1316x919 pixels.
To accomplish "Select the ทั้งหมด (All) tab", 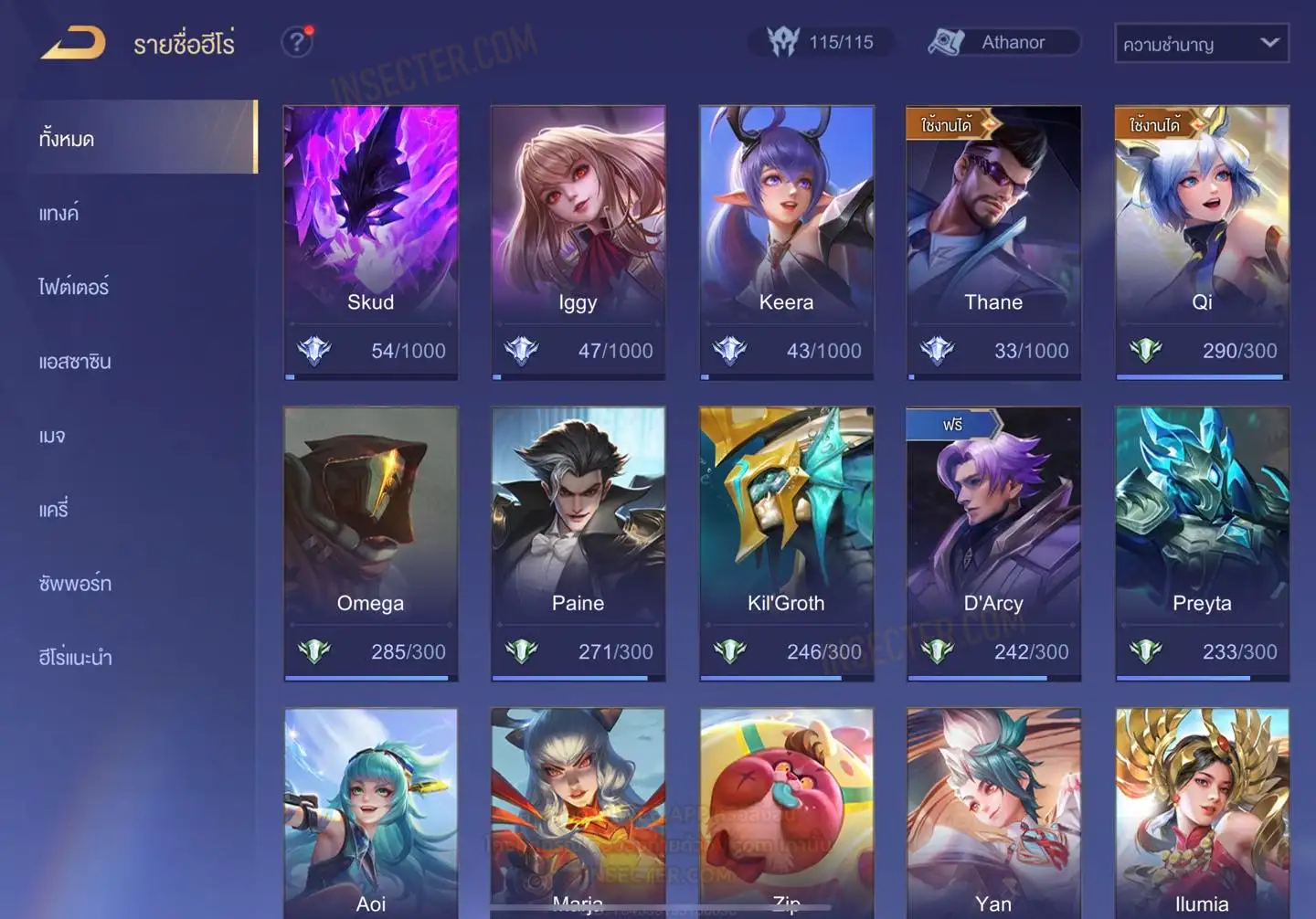I will pyautogui.click(x=142, y=138).
